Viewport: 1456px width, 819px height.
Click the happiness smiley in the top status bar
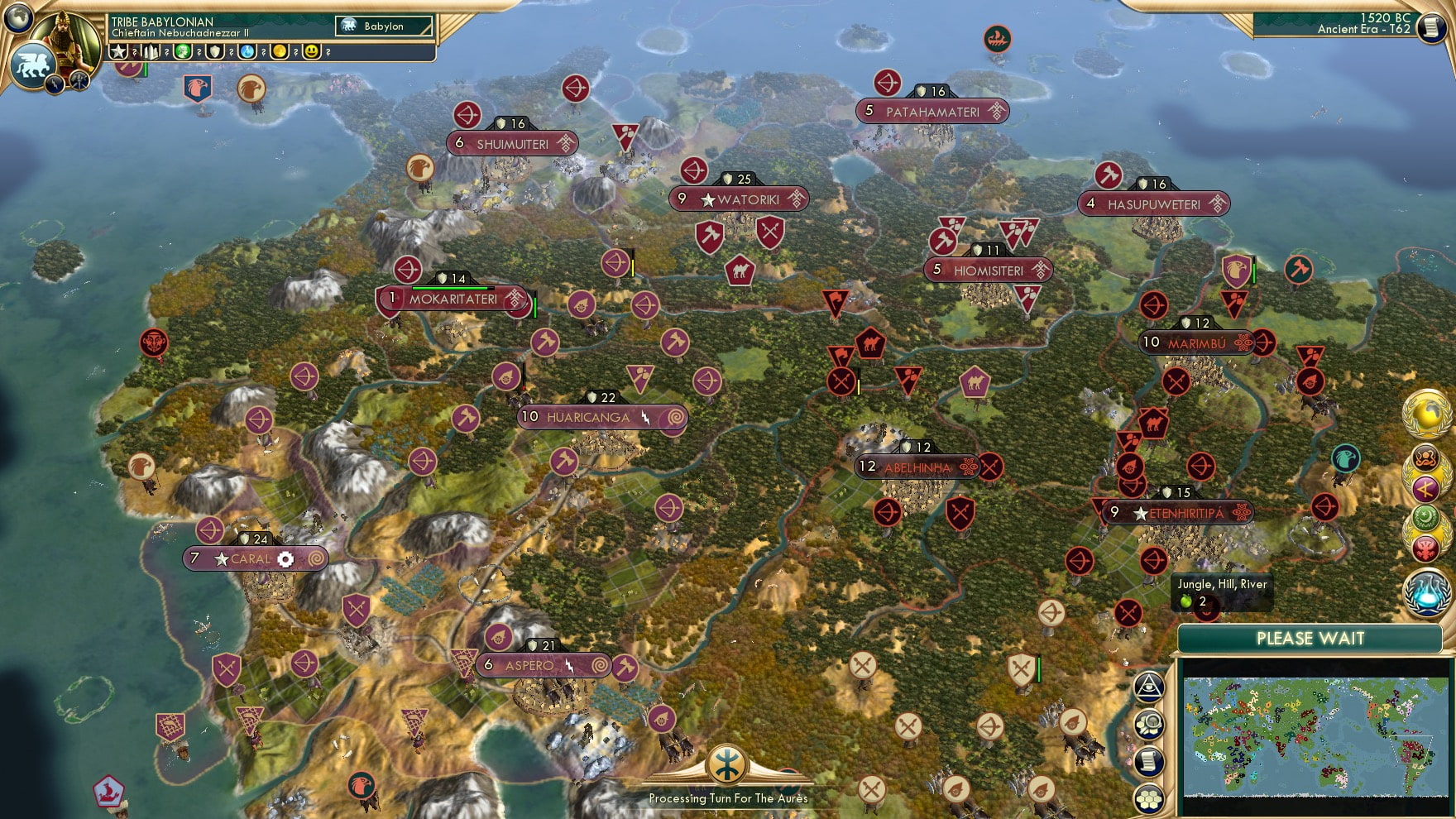(x=311, y=52)
